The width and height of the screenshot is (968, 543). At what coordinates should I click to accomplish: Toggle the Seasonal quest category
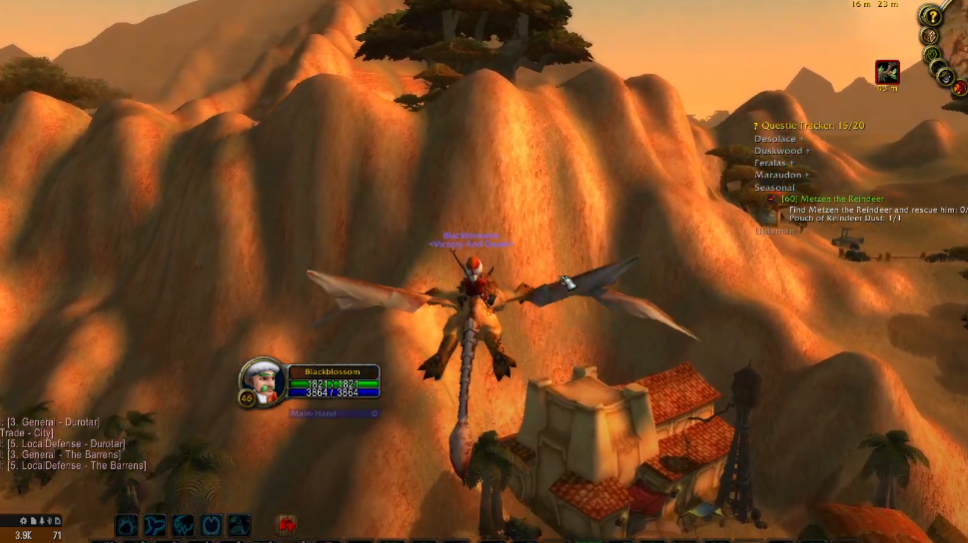(x=774, y=187)
